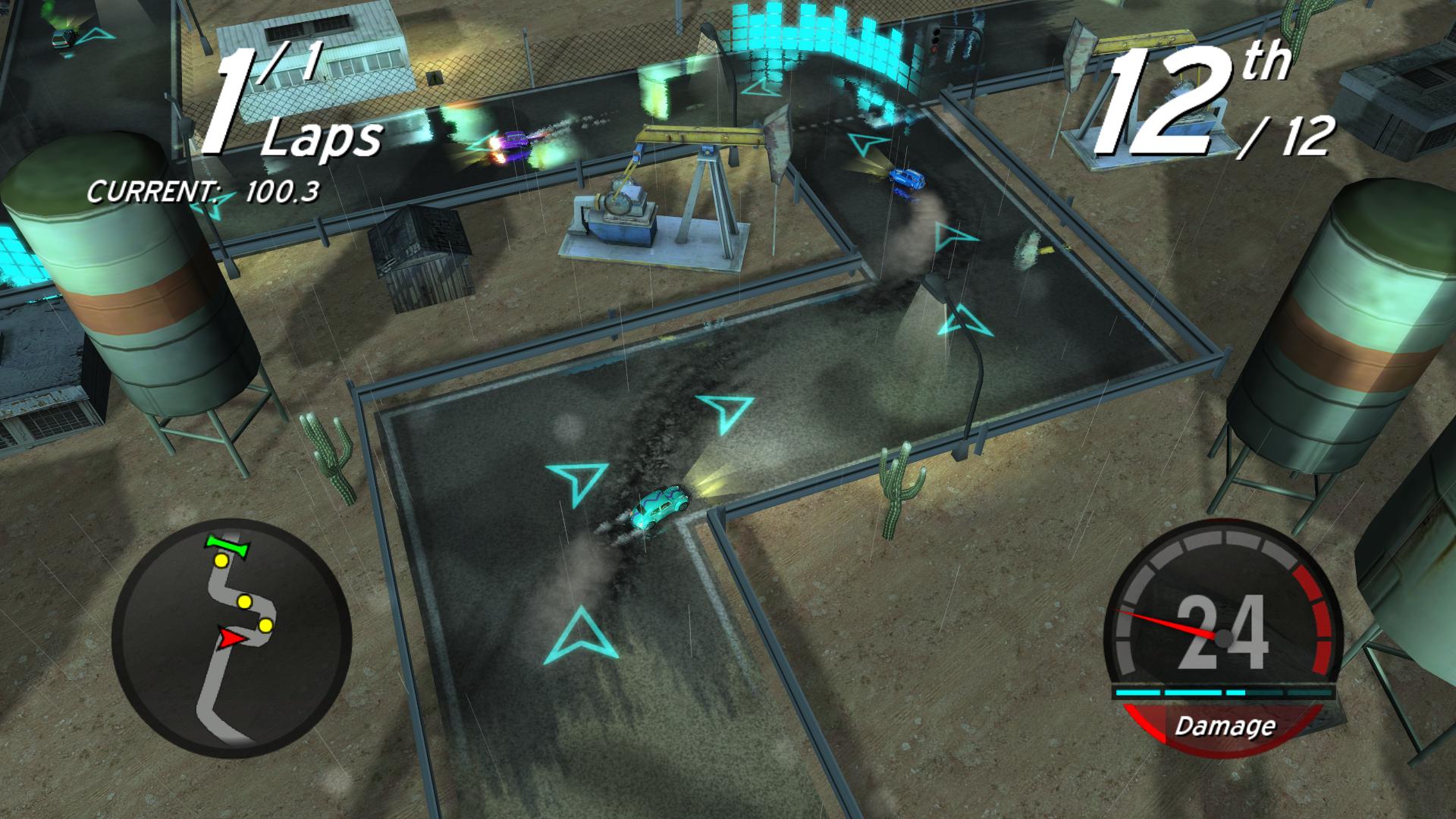This screenshot has width=1456, height=819.
Task: Click the purple car near the start line
Action: pos(513,143)
